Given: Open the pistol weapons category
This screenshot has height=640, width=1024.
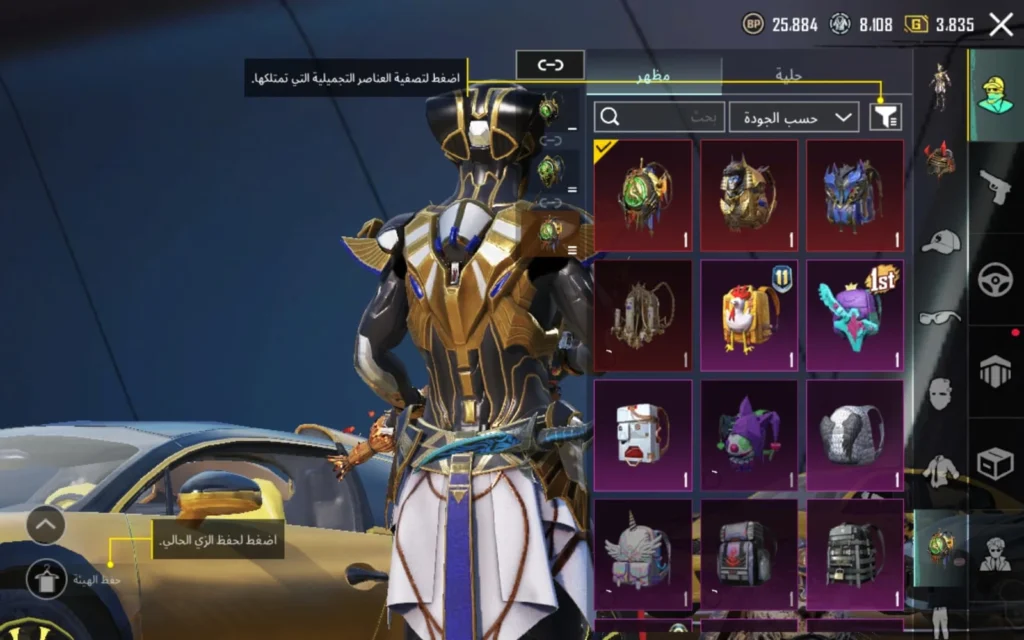Looking at the screenshot, I should [995, 186].
